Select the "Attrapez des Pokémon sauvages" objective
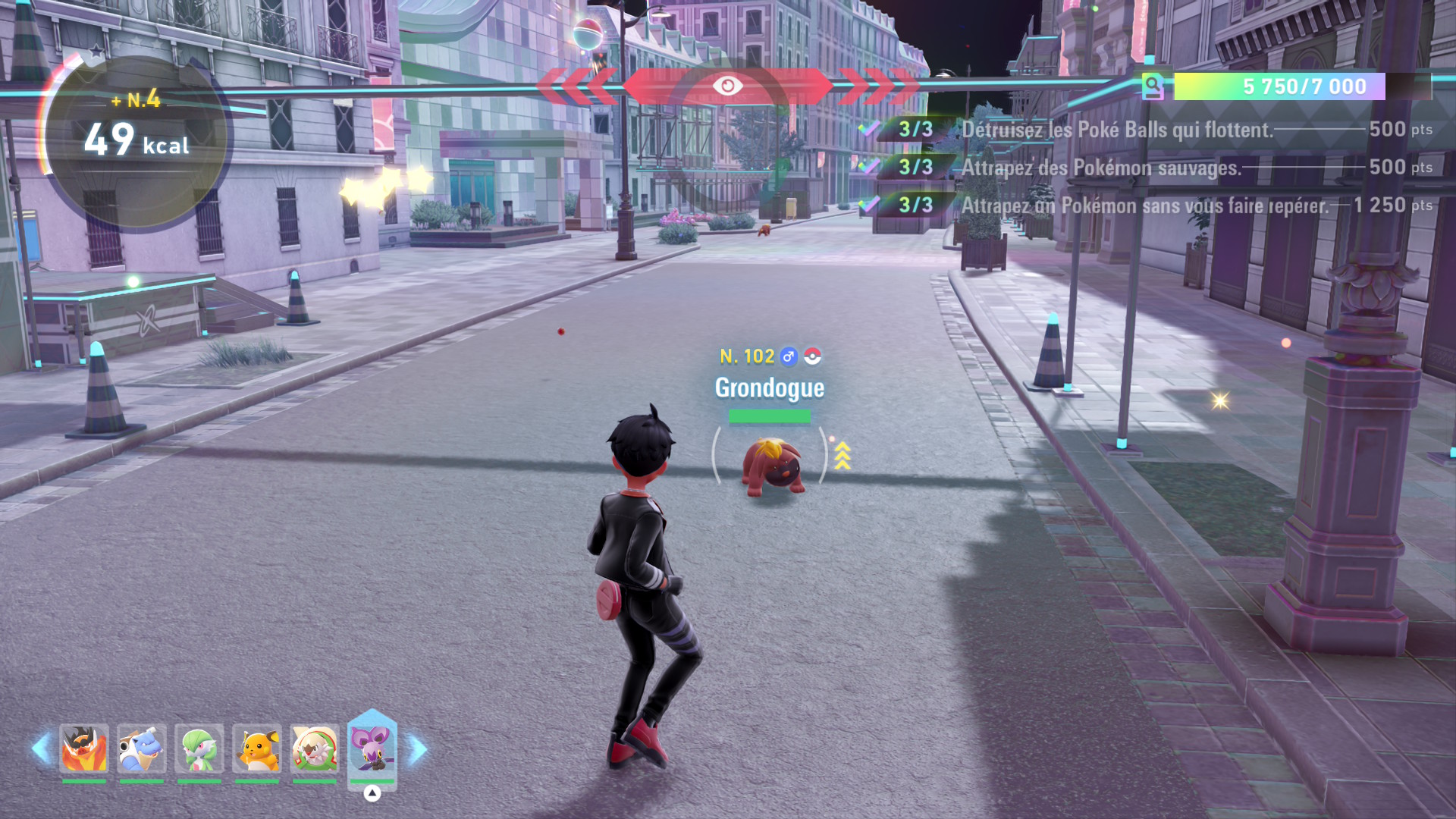This screenshot has height=819, width=1456. click(1145, 168)
